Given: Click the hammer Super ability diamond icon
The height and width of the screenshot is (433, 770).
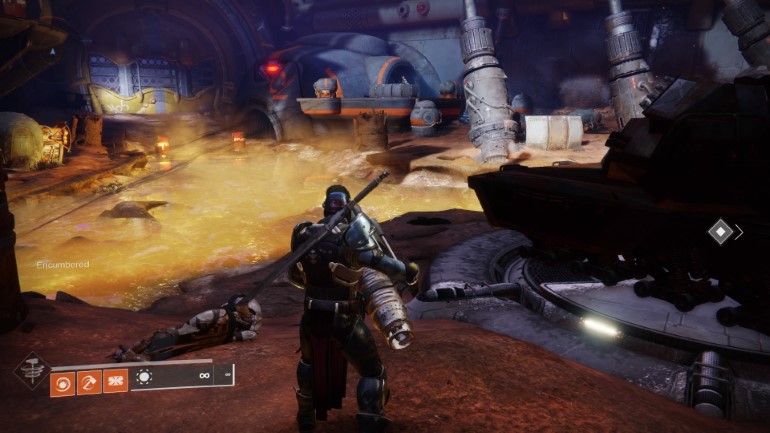Looking at the screenshot, I should [x=31, y=370].
